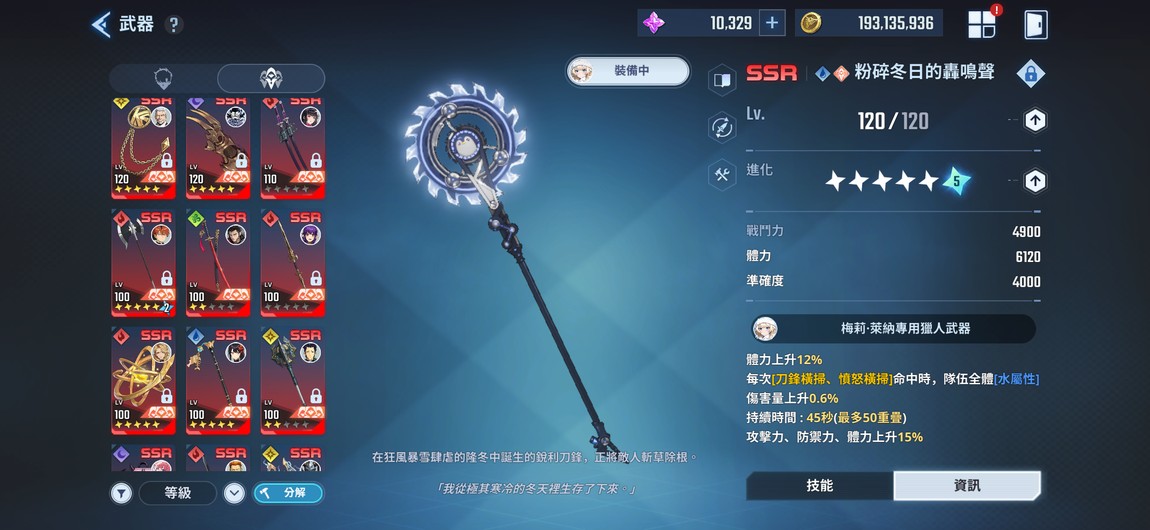Open the 等級 sort dropdown
Screen dimensions: 1150x530
point(178,492)
